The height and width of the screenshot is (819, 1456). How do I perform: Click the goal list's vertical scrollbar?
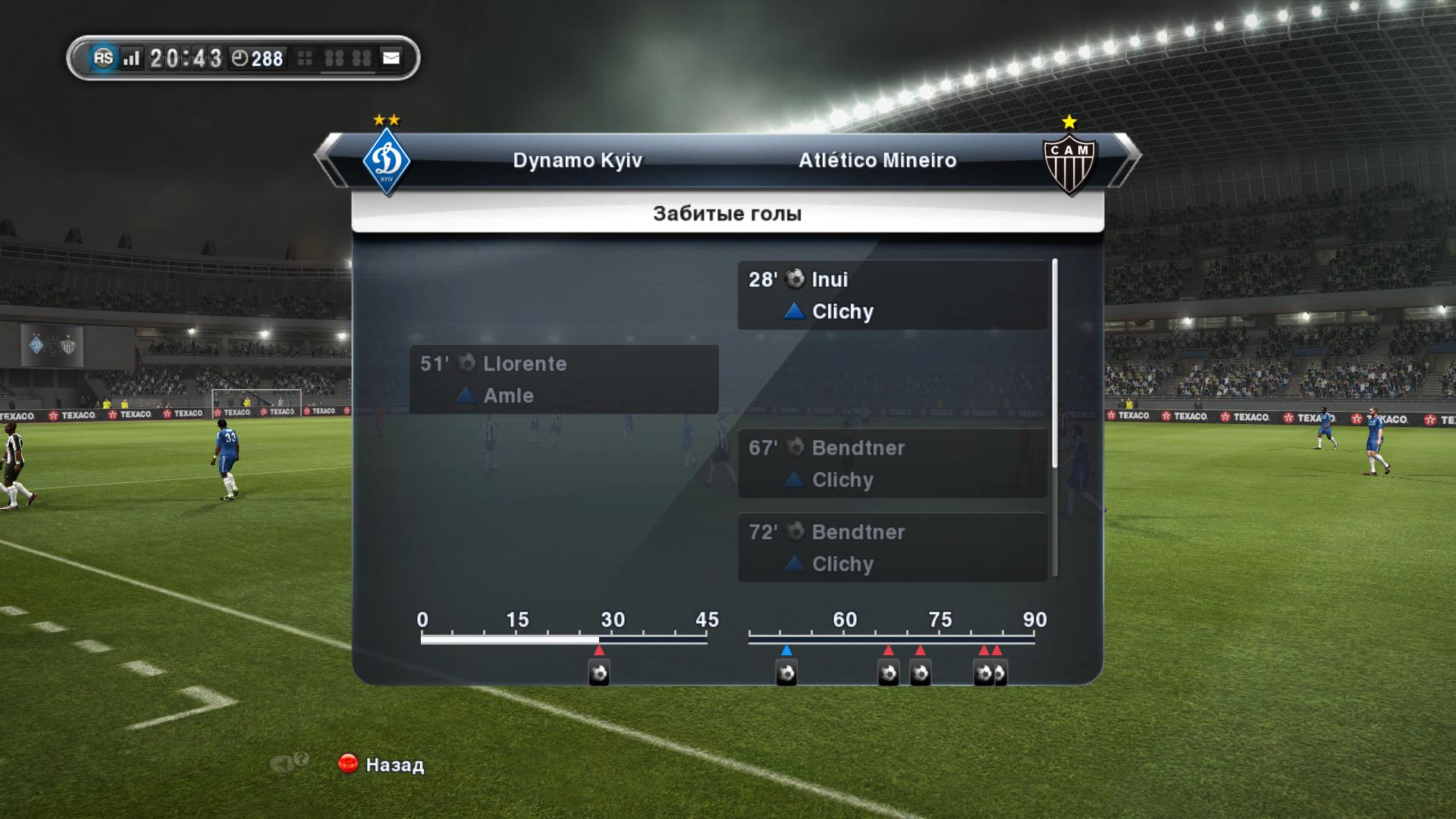pos(1055,364)
